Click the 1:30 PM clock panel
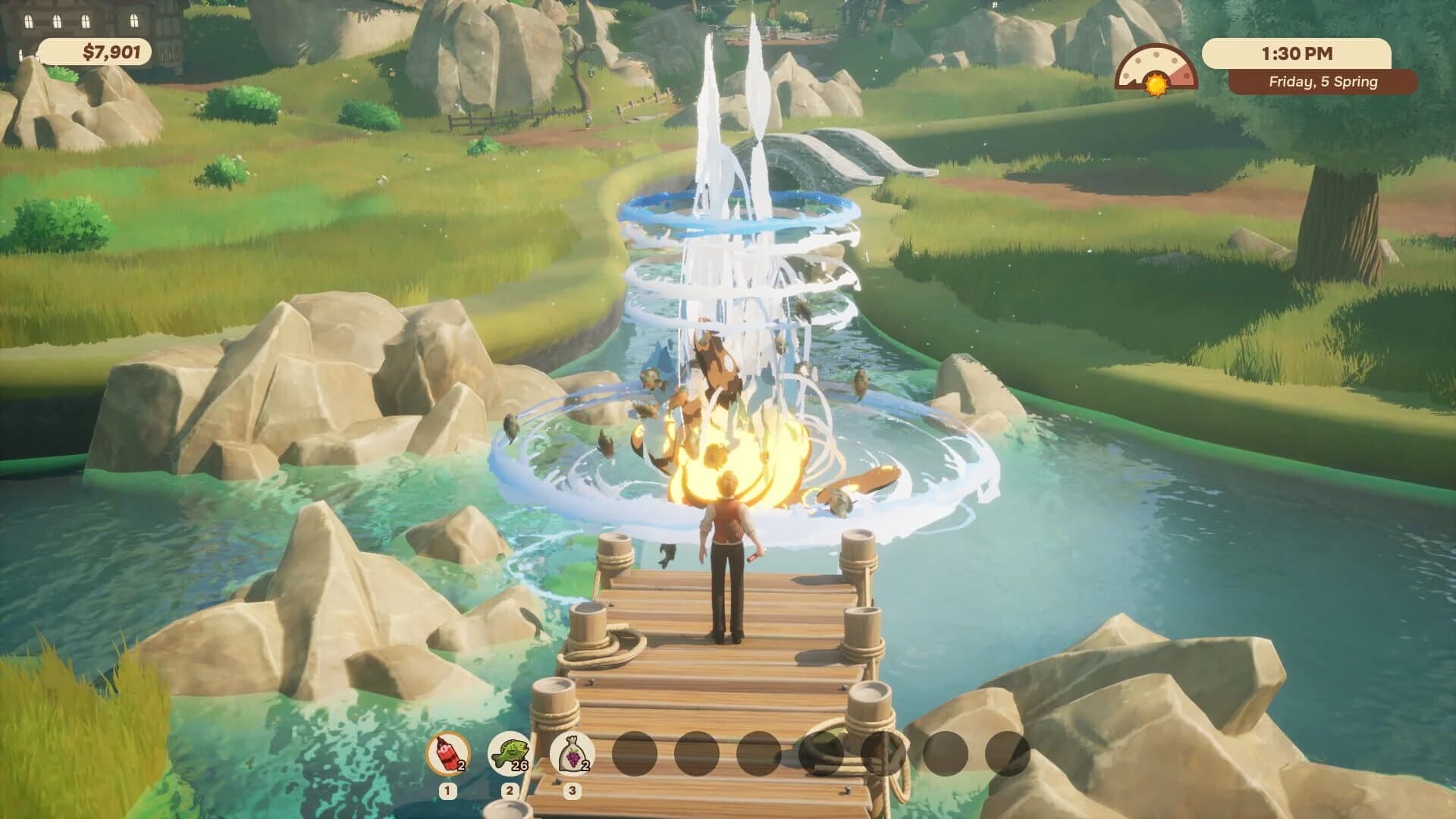1456x819 pixels. point(1298,52)
